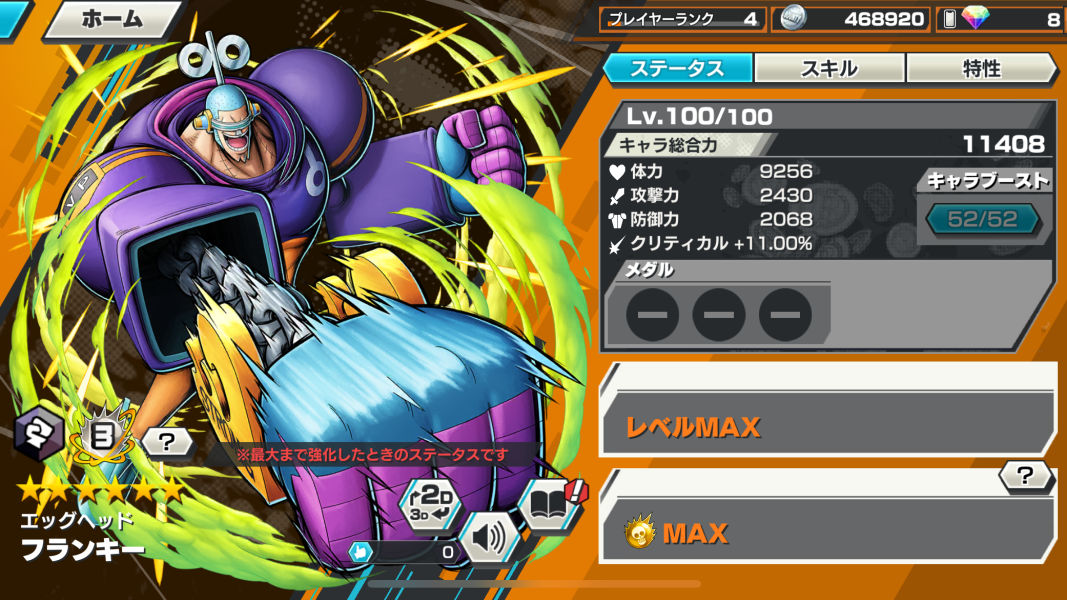Switch to the スキル tab
This screenshot has height=600, width=1067.
tap(829, 68)
